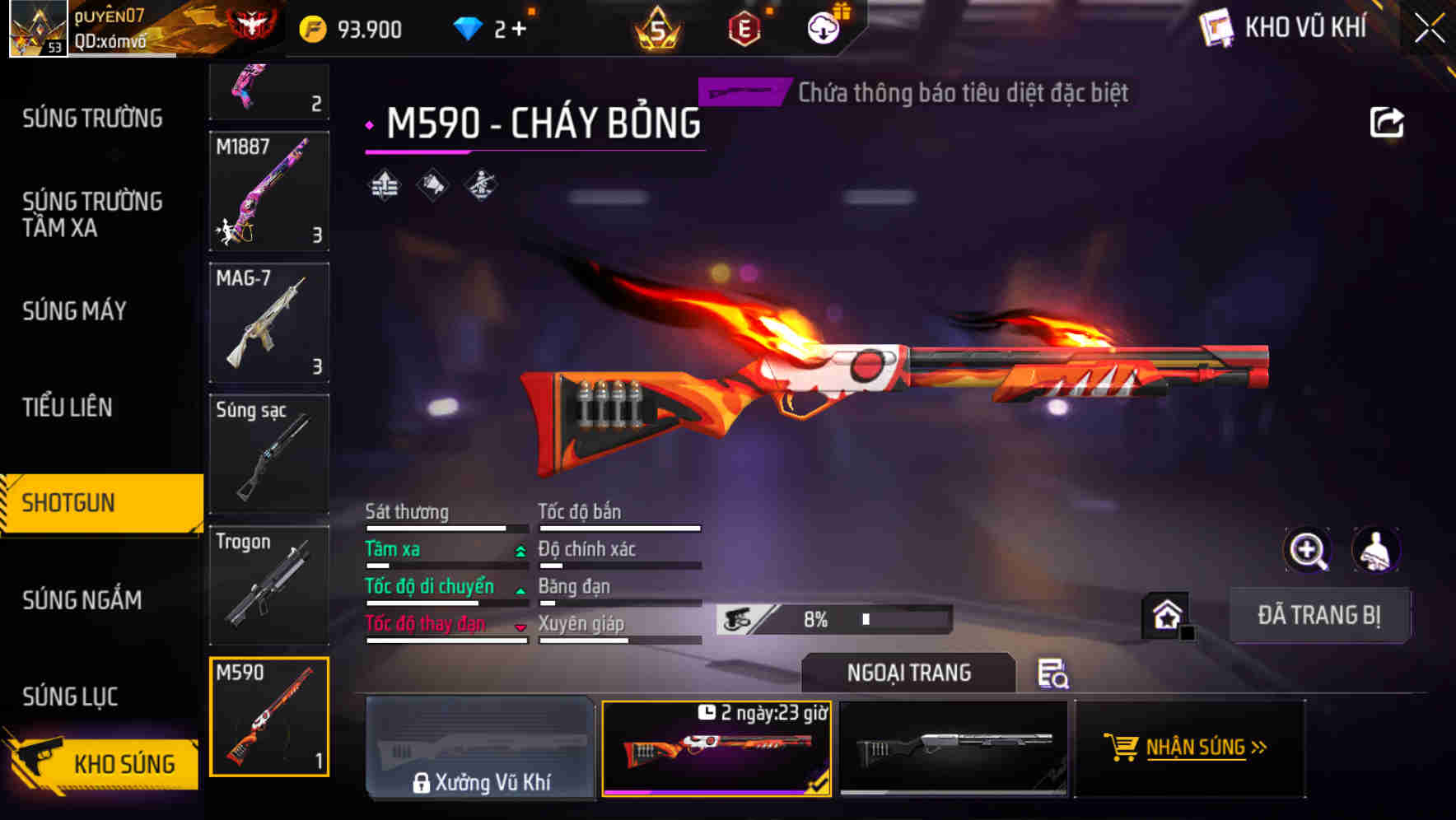Image resolution: width=1456 pixels, height=820 pixels.
Task: Open the NGOẠI TRANG tab
Action: [x=909, y=673]
